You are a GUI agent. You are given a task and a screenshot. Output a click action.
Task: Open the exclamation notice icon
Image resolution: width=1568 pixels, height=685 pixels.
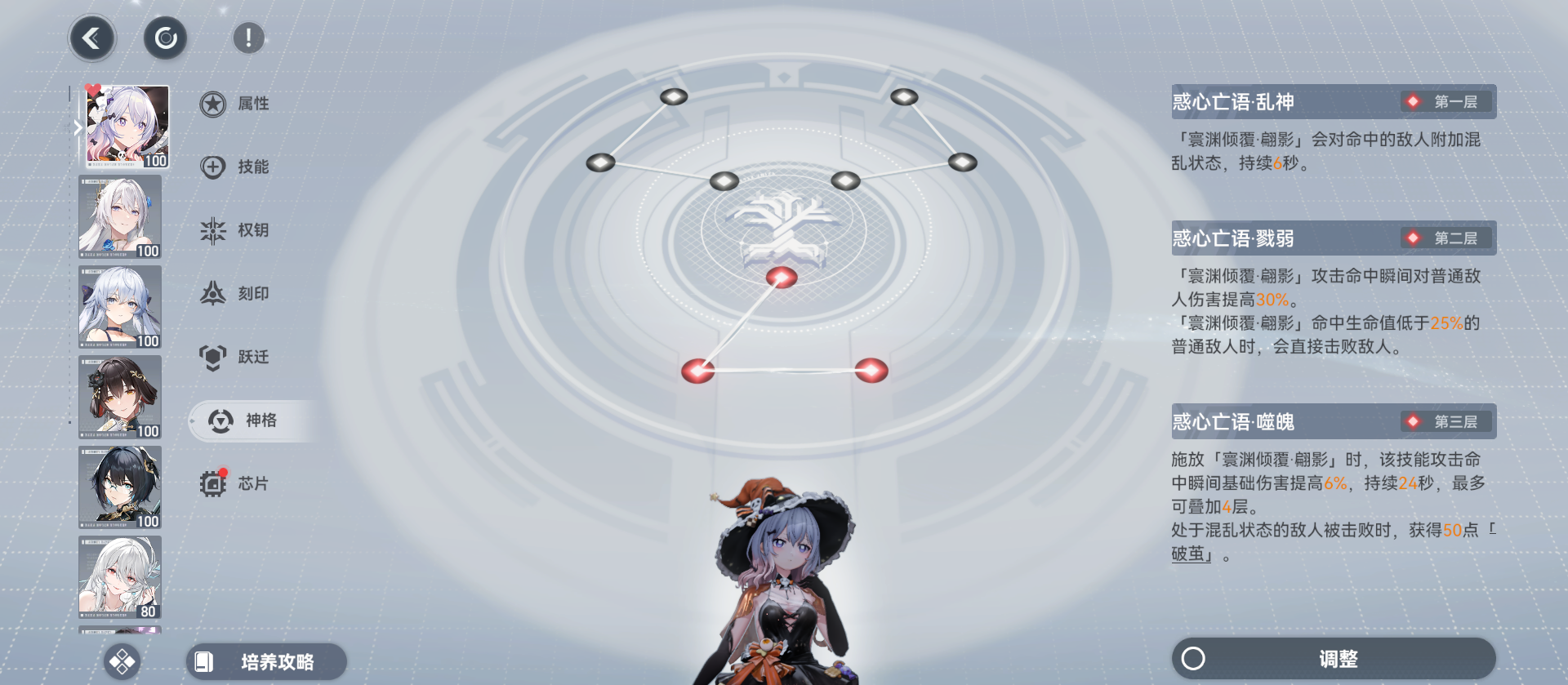pos(248,37)
